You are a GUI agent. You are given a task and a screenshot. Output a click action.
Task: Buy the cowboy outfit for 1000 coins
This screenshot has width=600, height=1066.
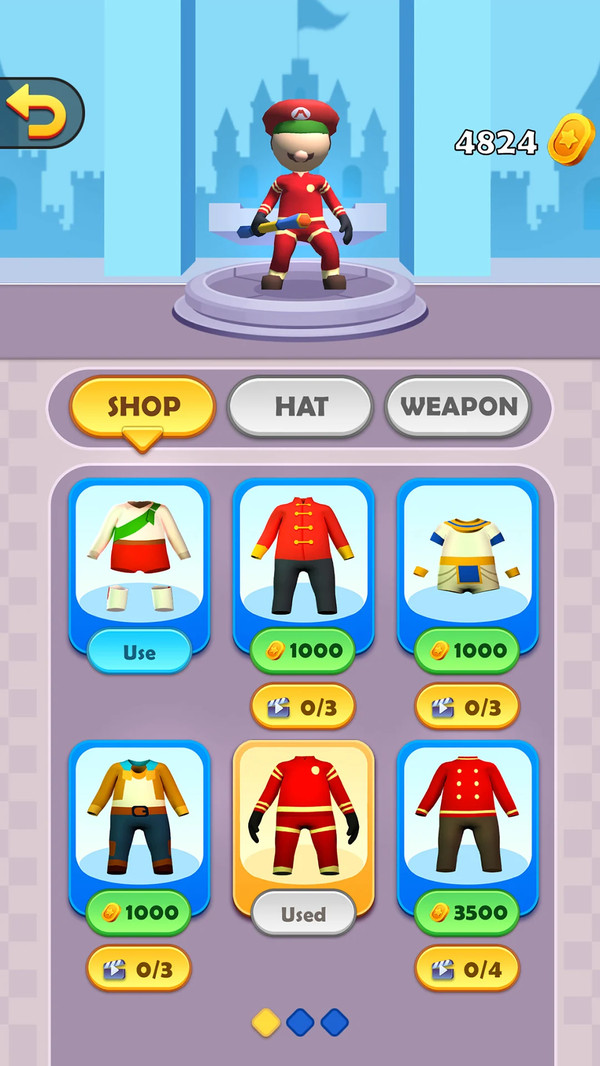tap(139, 912)
